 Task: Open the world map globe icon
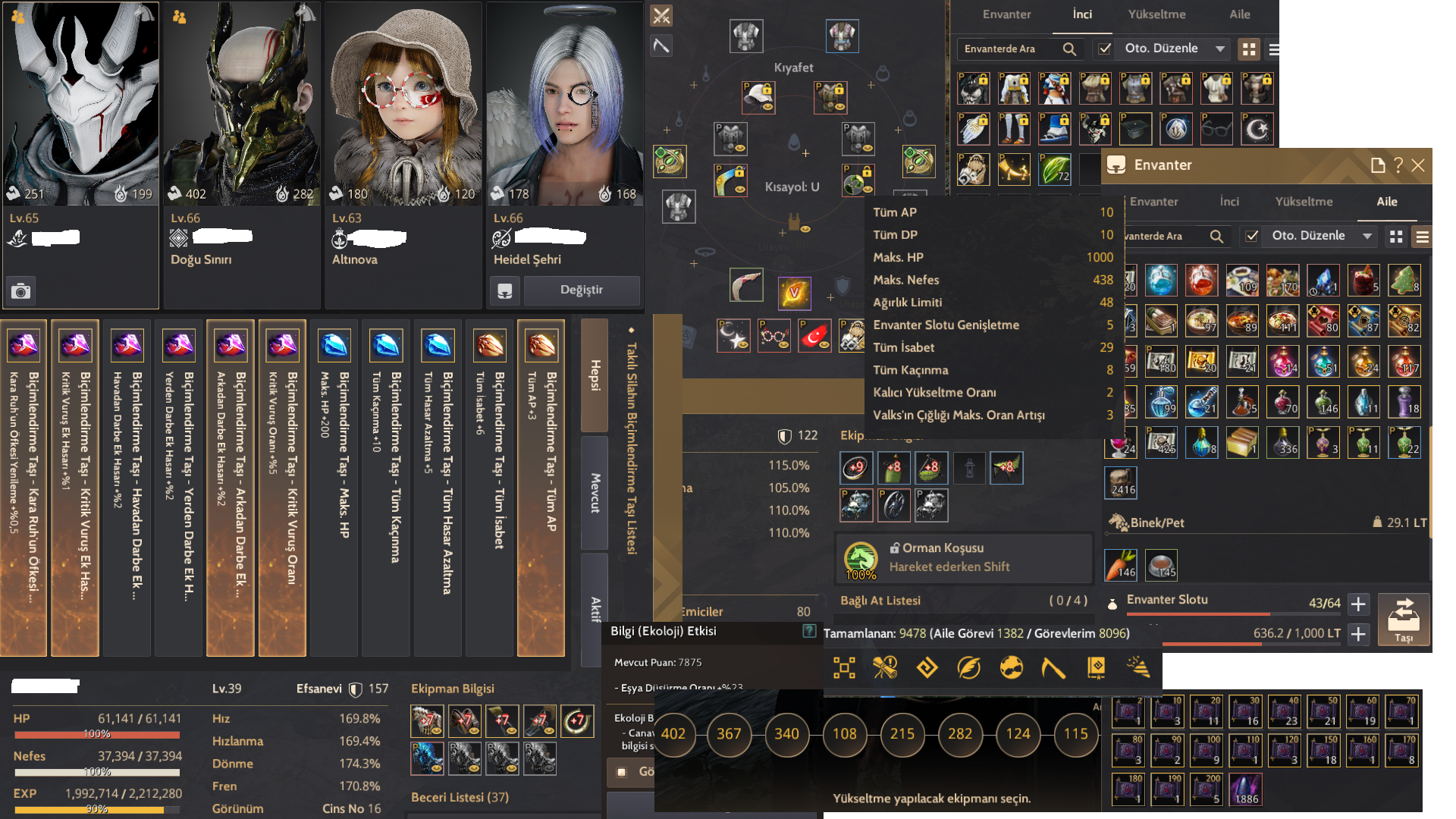1011,668
